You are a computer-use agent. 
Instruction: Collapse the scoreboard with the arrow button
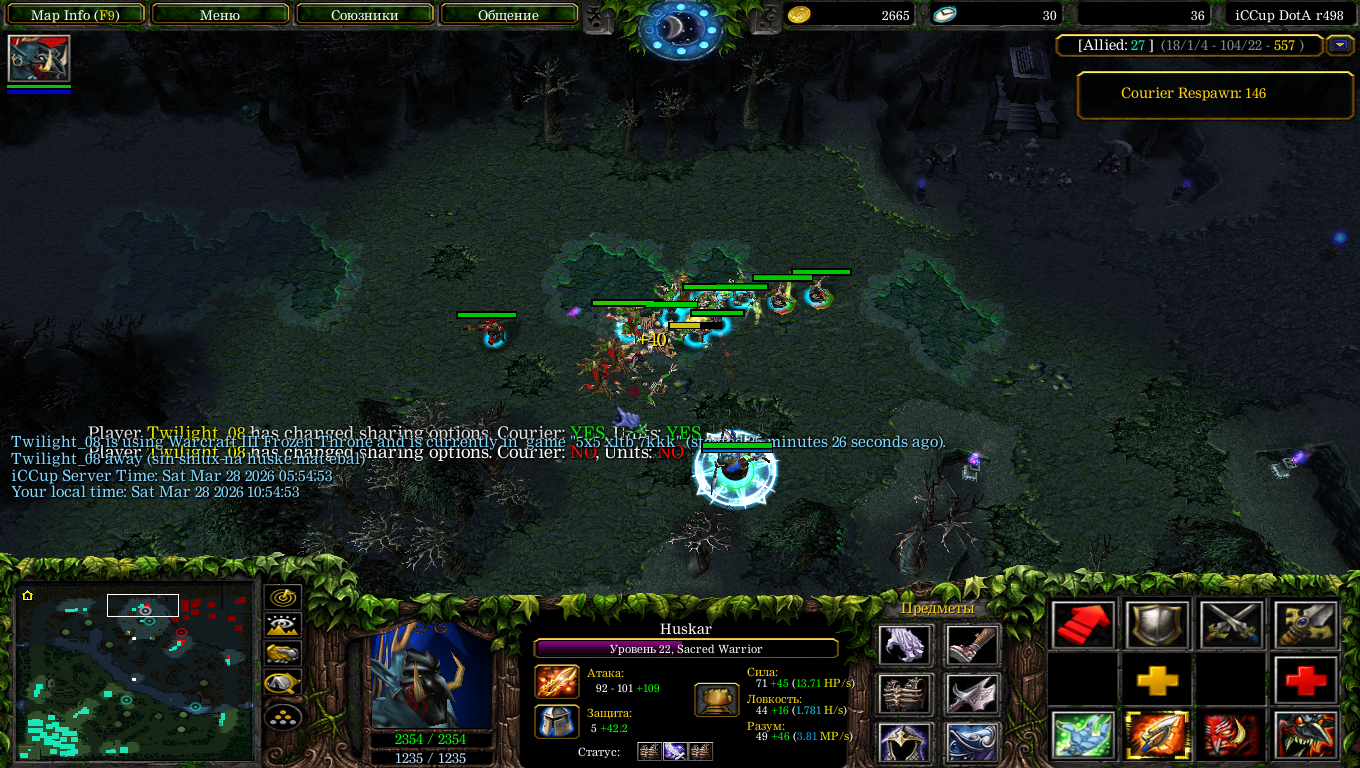(1339, 45)
